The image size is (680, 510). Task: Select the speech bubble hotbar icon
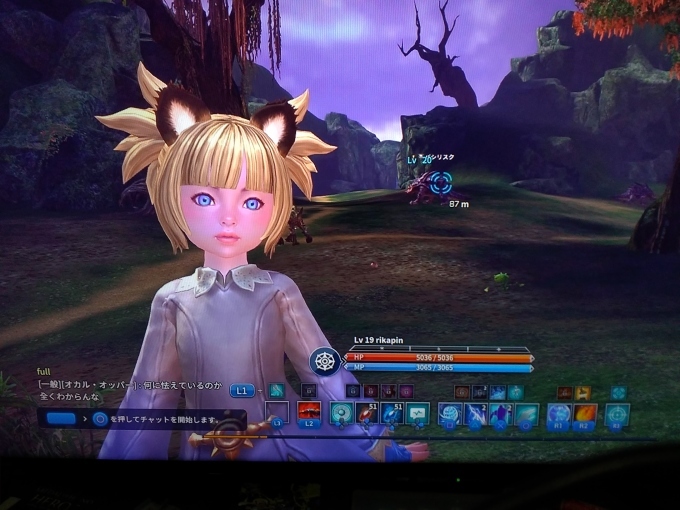pyautogui.click(x=418, y=412)
